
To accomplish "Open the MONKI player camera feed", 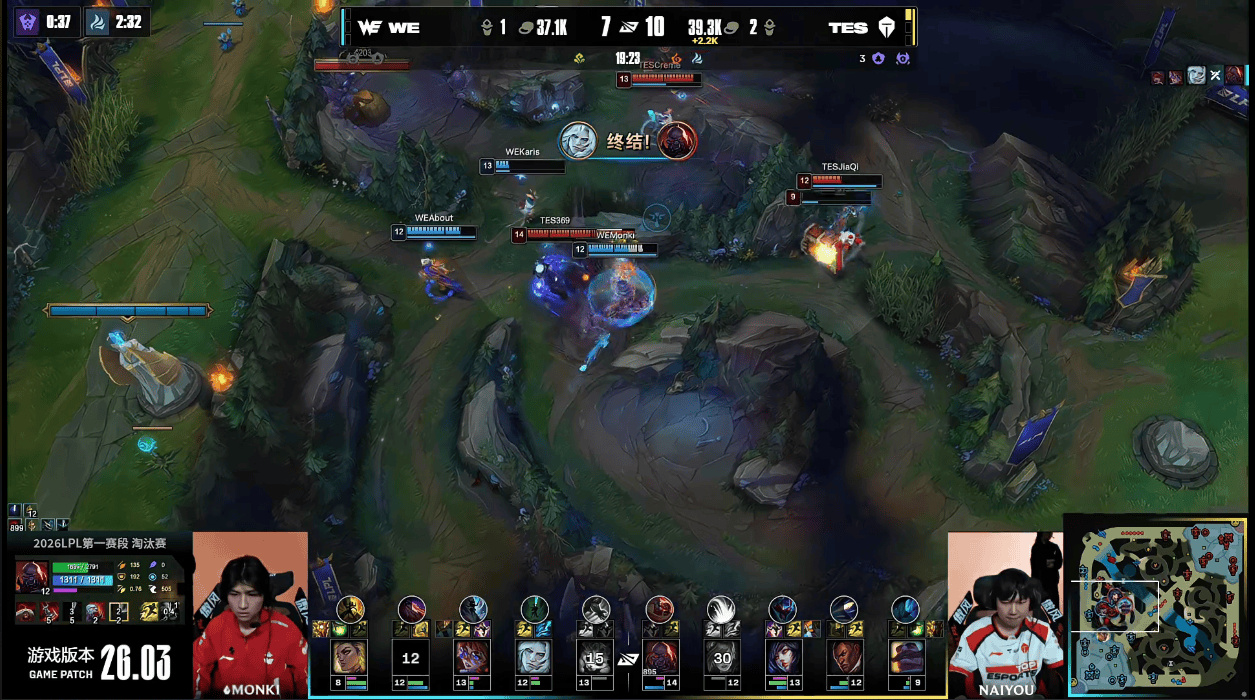I will 250,612.
